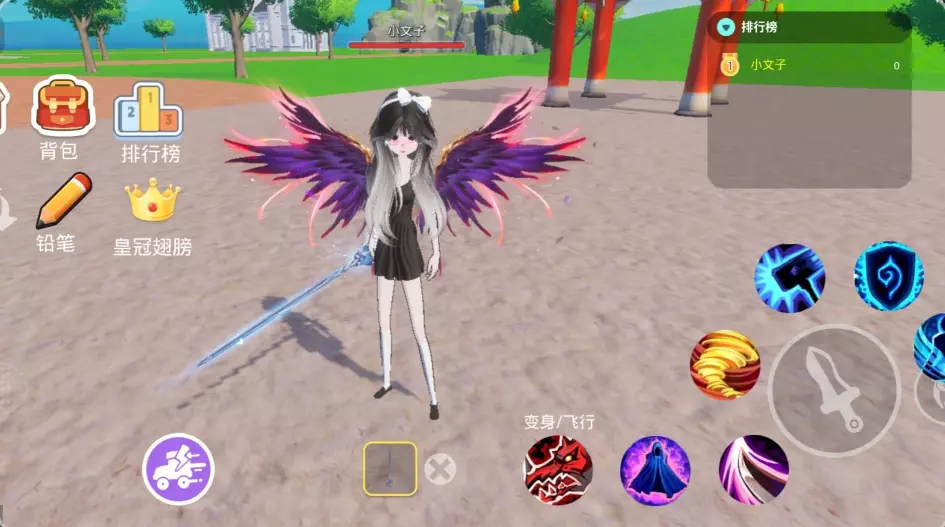This screenshot has width=945, height=527.
Task: Open the 背包 backpack
Action: (x=63, y=109)
